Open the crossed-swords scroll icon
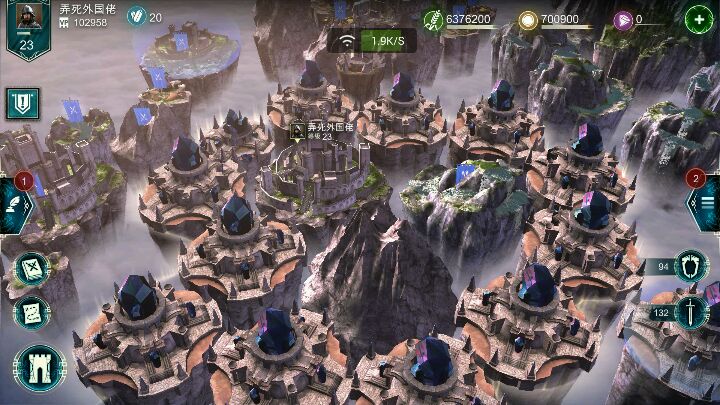The image size is (720, 405). click(32, 268)
